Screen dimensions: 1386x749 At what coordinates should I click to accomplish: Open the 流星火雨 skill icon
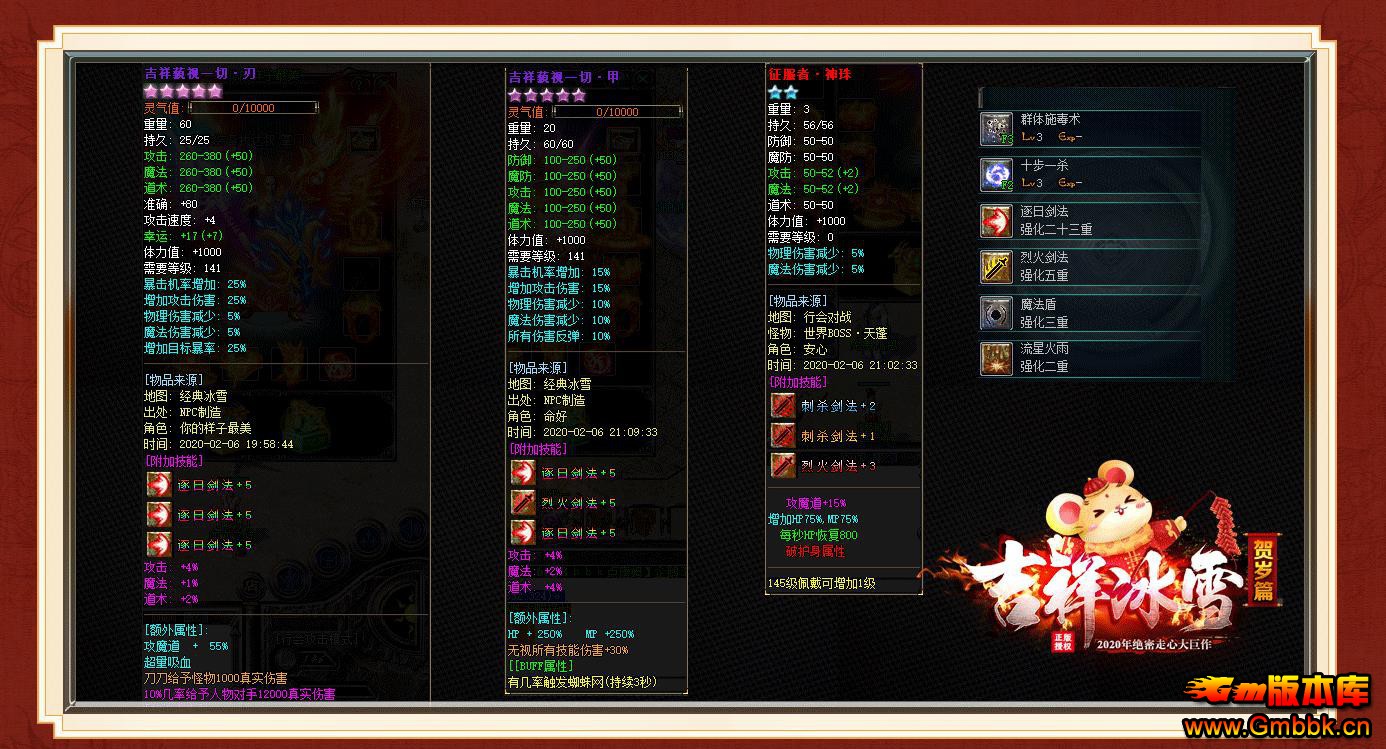click(x=995, y=358)
